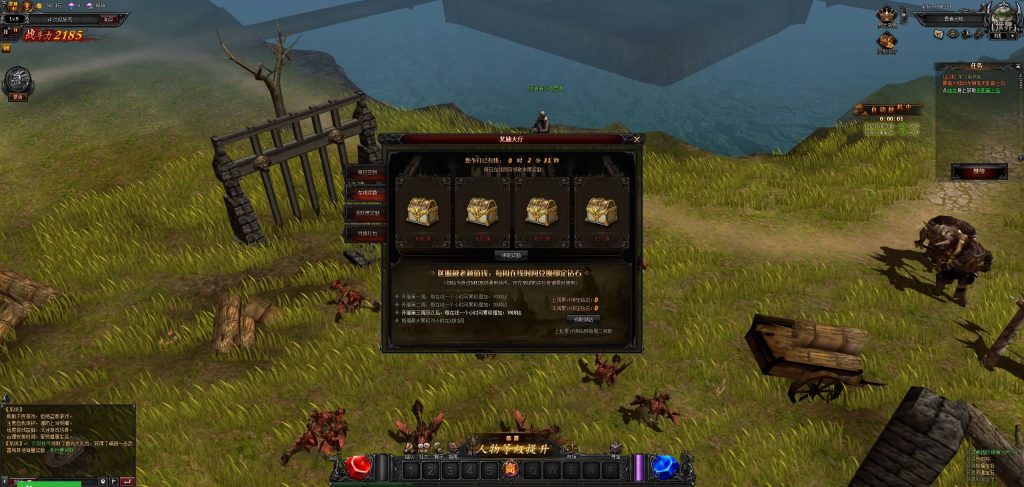Switch to the top daily sign-in tab
The width and height of the screenshot is (1024, 487).
pyautogui.click(x=365, y=172)
